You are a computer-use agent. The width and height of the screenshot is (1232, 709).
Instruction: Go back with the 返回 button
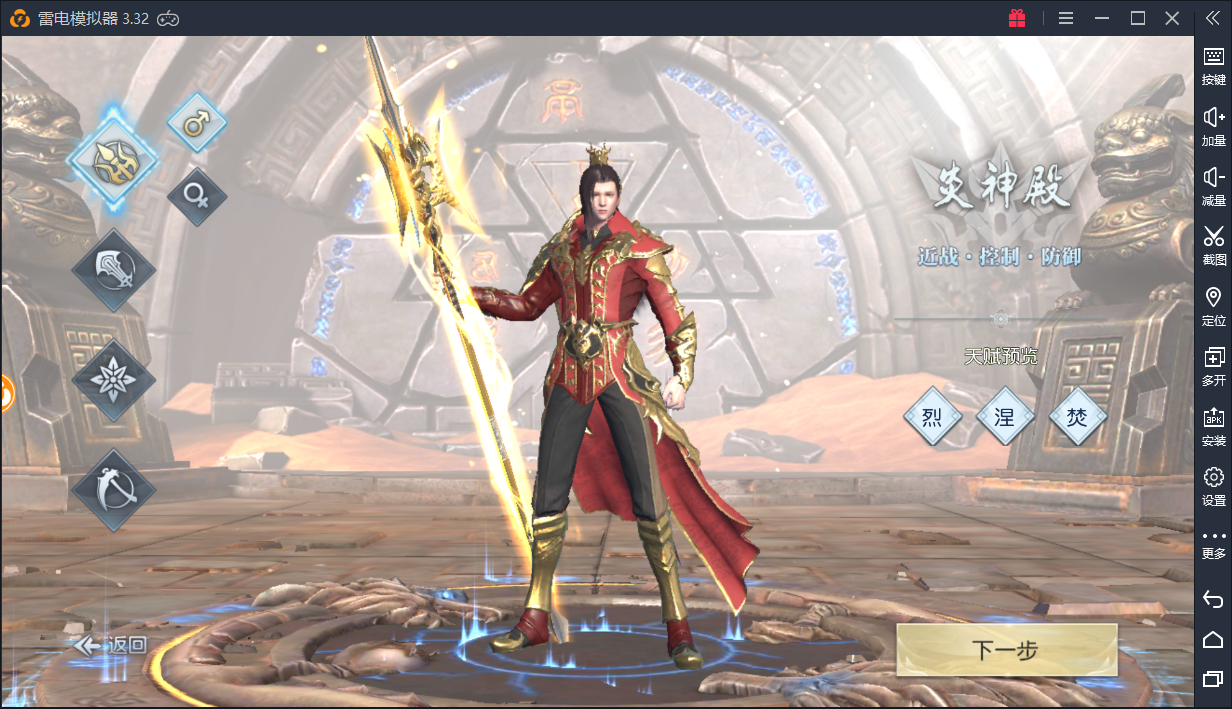click(112, 646)
